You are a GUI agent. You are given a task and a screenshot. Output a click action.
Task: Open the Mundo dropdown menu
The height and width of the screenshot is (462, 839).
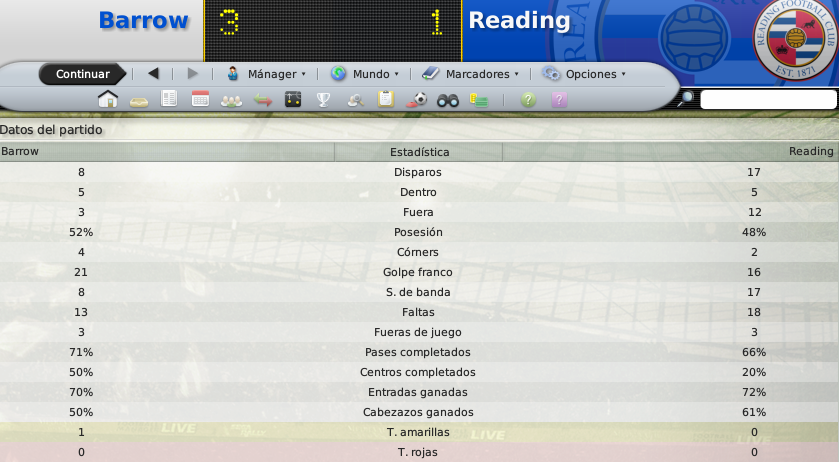click(365, 74)
